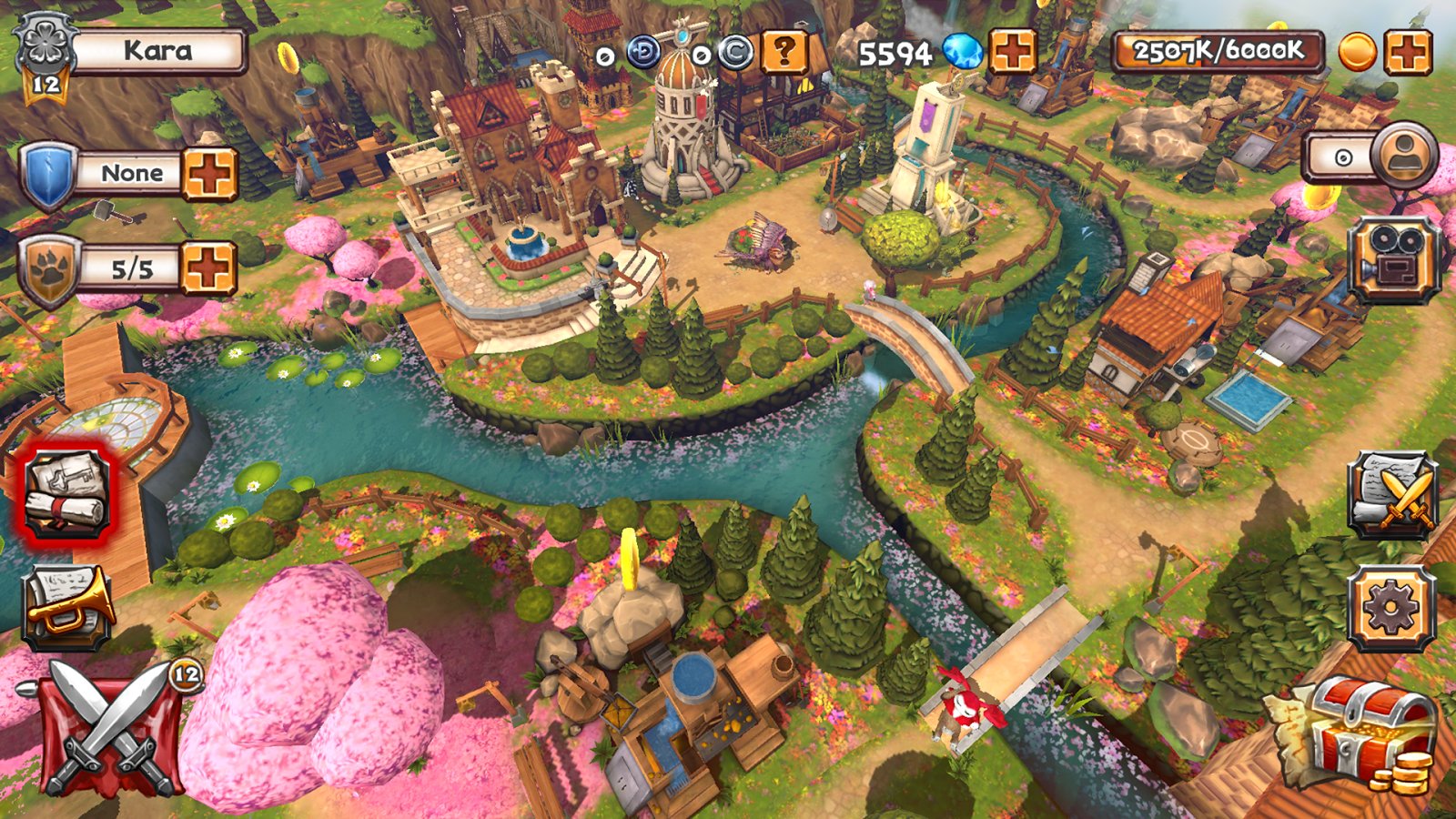Add gold coins using the plus button
The image size is (1456, 819).
pyautogui.click(x=1407, y=51)
